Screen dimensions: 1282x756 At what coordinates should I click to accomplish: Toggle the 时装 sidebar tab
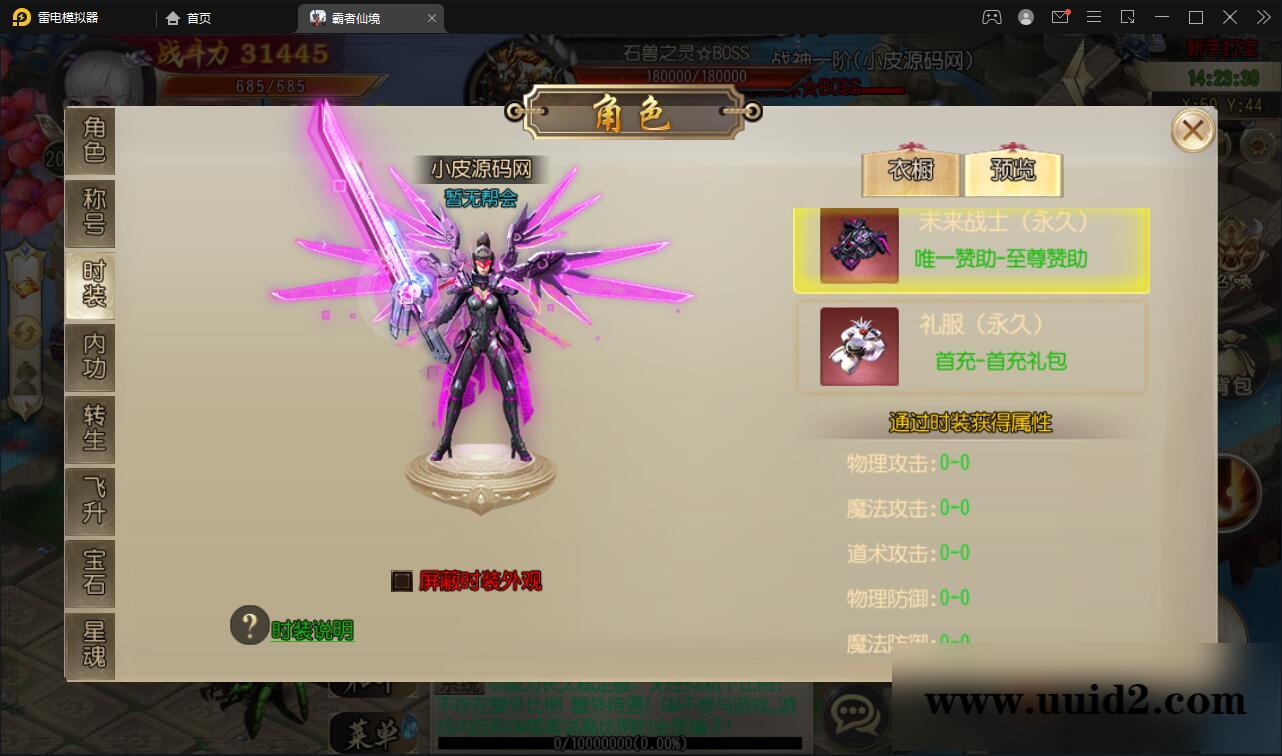tap(90, 286)
